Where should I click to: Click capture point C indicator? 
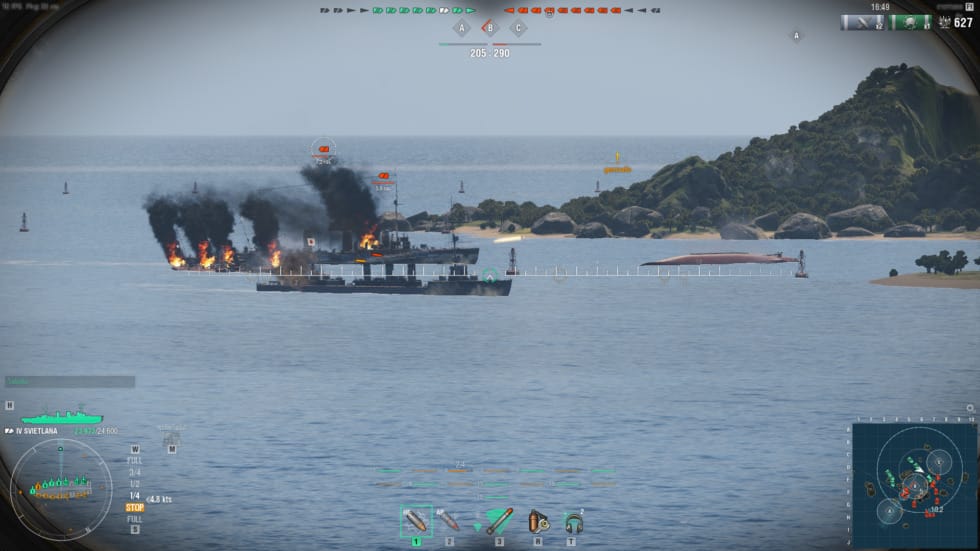(518, 28)
